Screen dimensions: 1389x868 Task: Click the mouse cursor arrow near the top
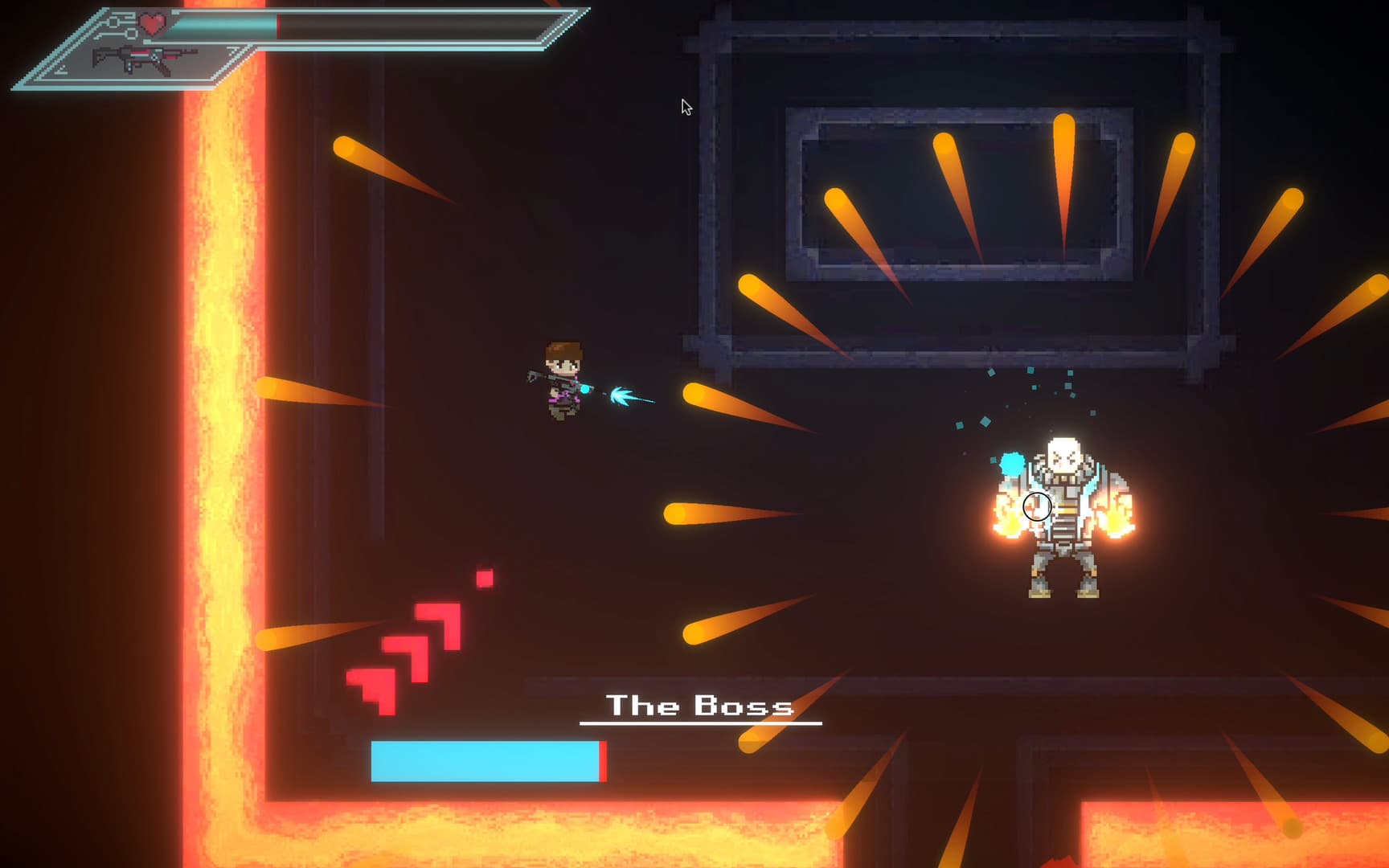[687, 106]
